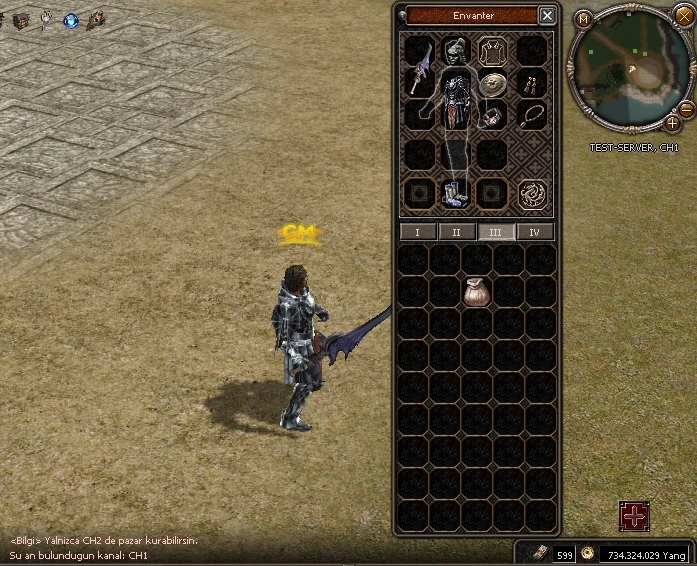This screenshot has width=697, height=566.
Task: Open the large map with the M button
Action: pos(583,19)
